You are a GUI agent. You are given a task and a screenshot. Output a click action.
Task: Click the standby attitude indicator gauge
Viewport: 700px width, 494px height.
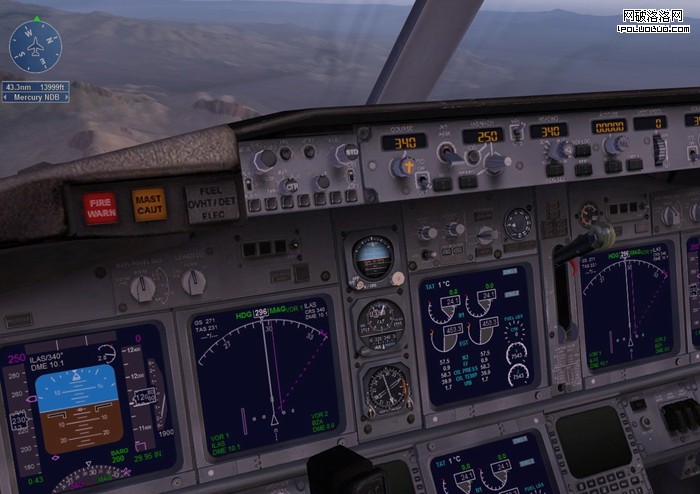372,258
